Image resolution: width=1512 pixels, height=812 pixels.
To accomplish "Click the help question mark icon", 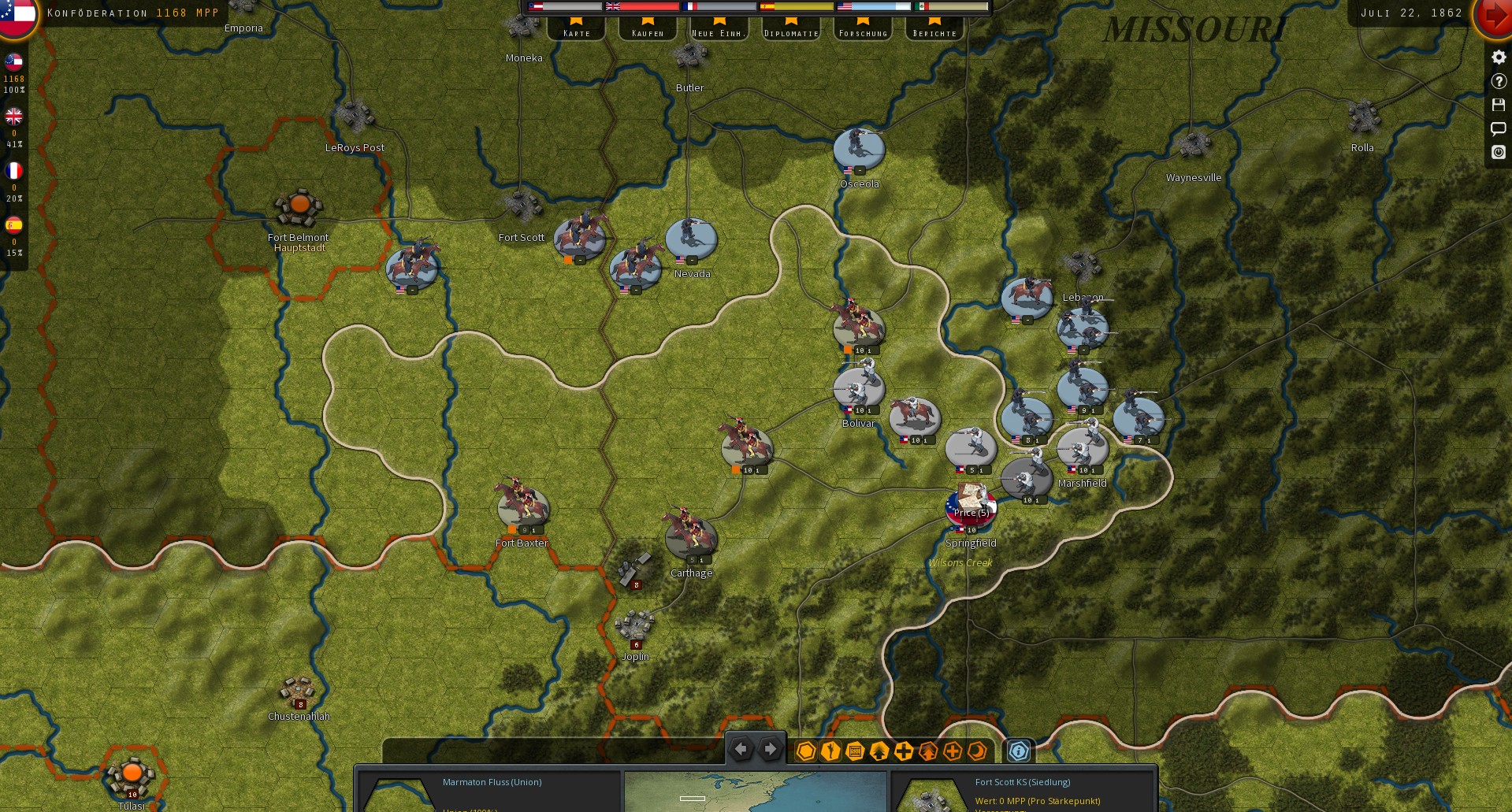I will click(1498, 80).
